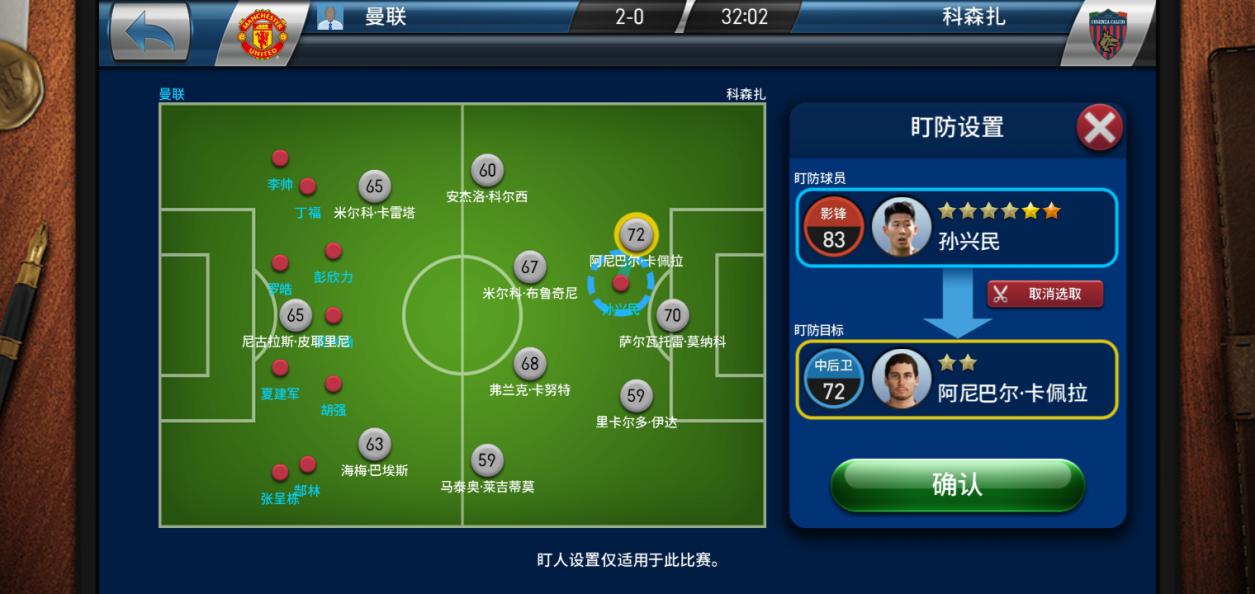The height and width of the screenshot is (594, 1255).
Task: Select the 孙兴民 marking player card
Action: (x=956, y=227)
